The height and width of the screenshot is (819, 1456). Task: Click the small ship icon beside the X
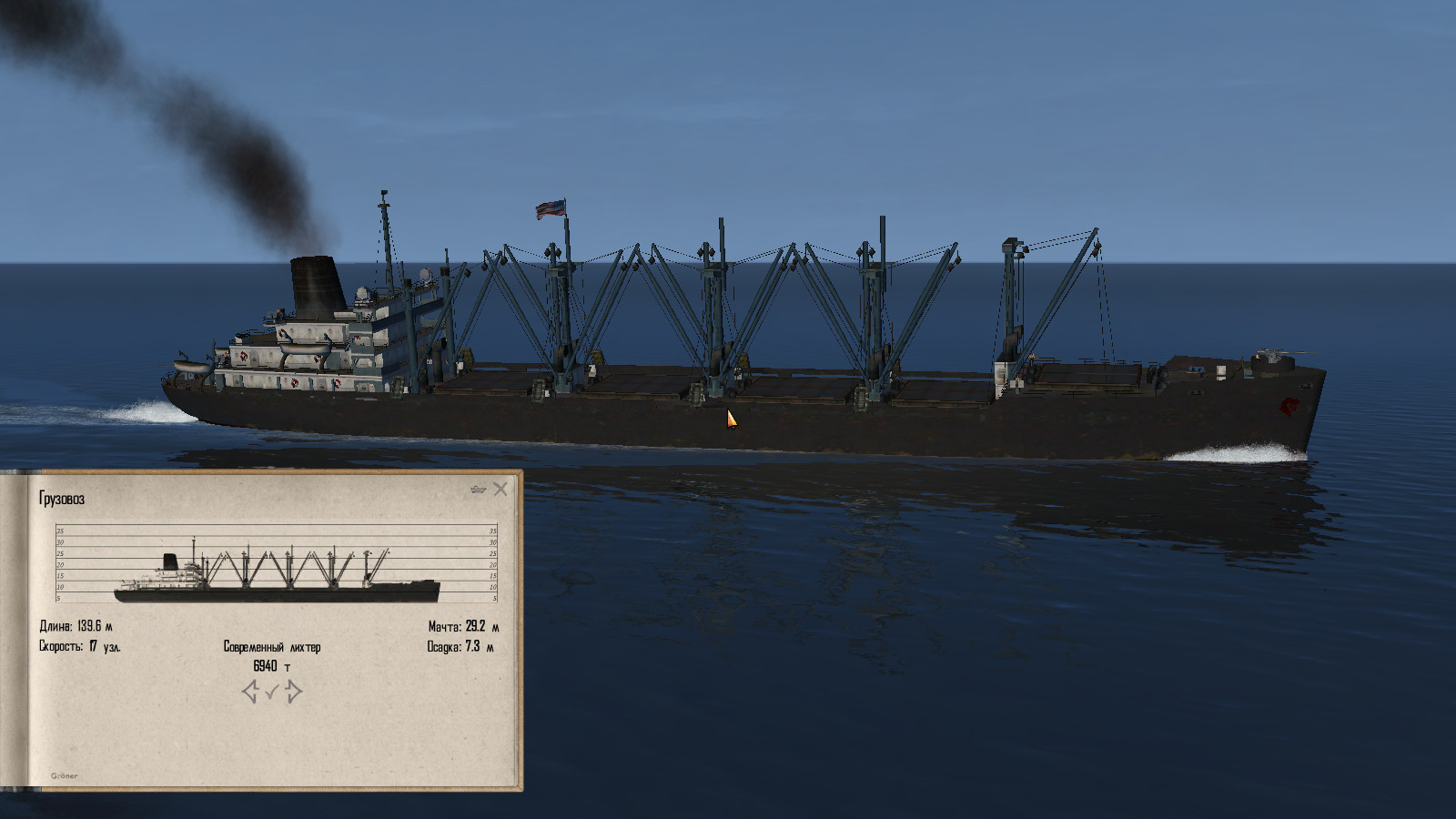[479, 490]
